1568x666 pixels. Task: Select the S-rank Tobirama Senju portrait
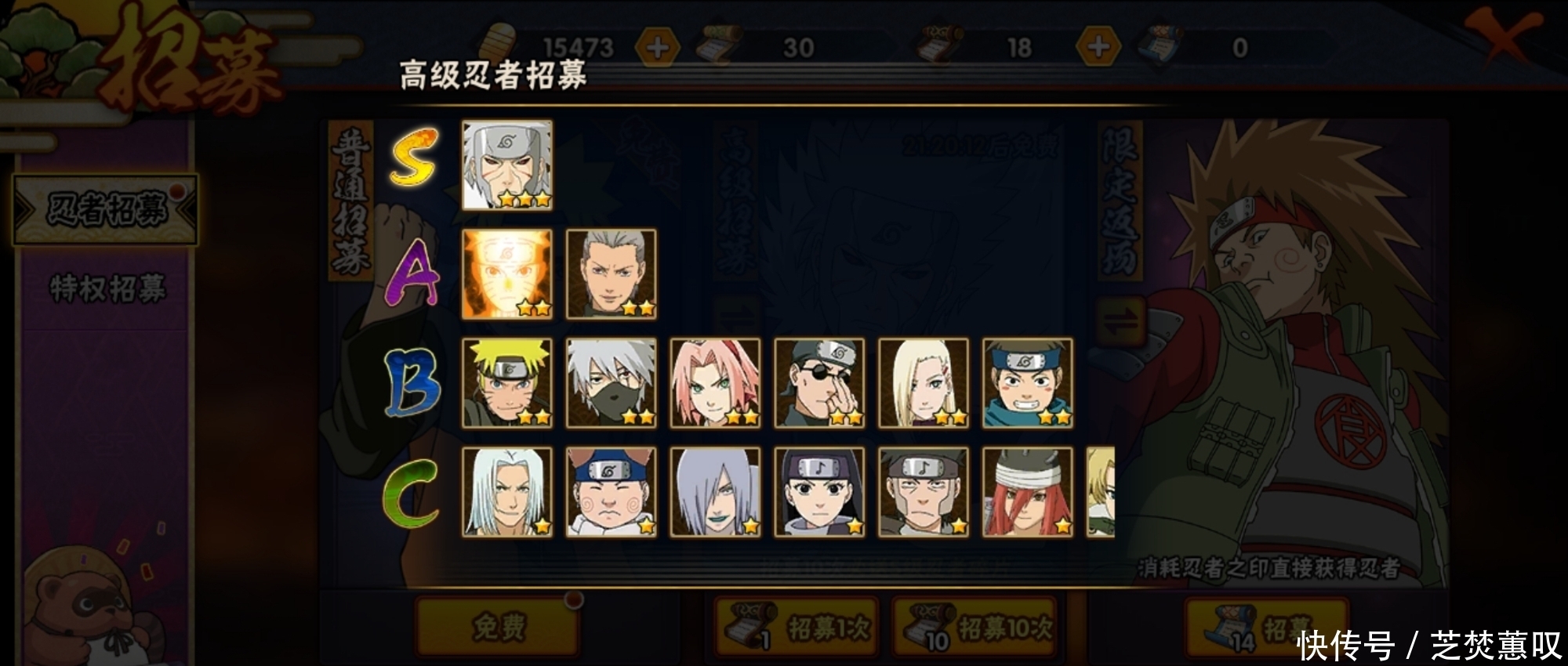point(506,165)
